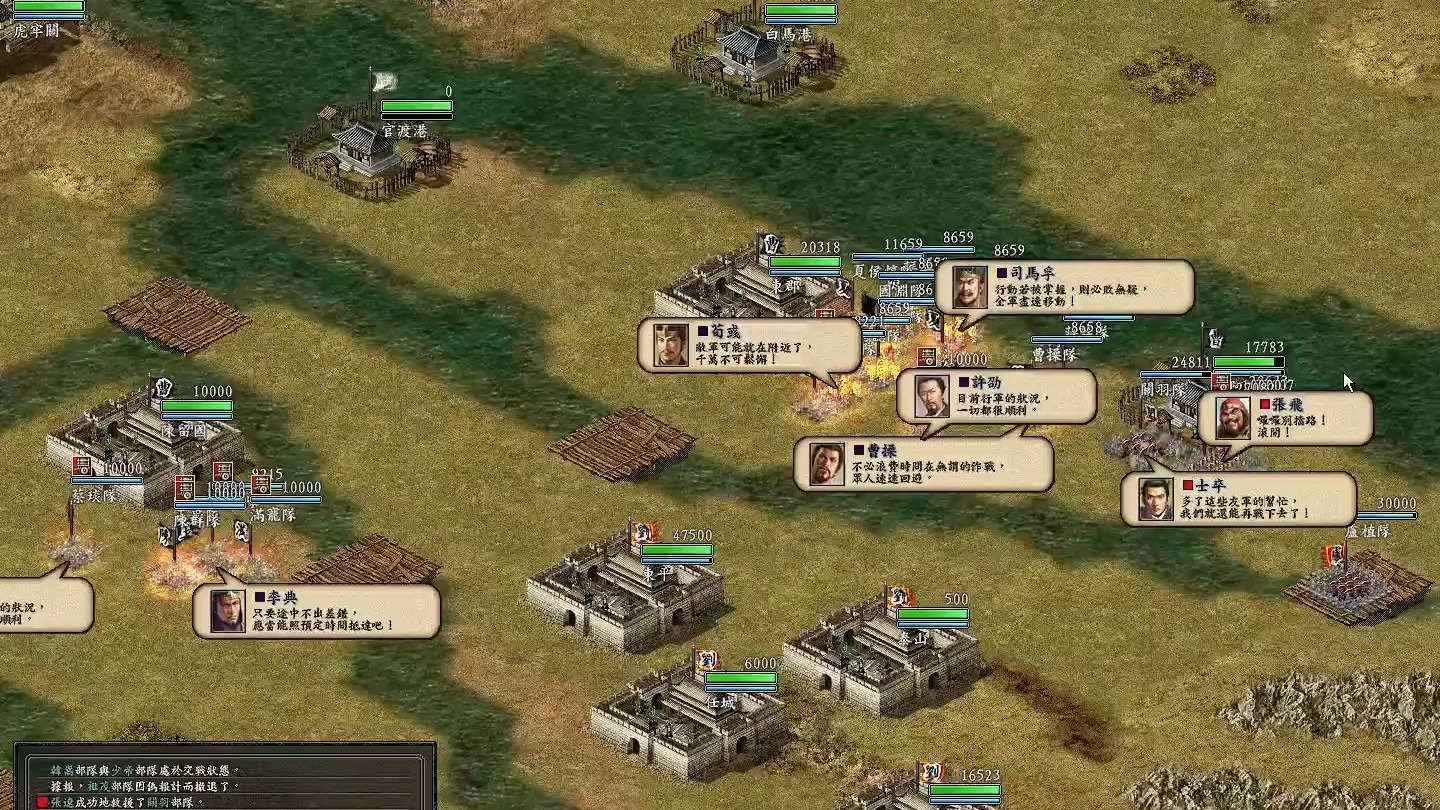Select the 泰山 city marker
The width and height of the screenshot is (1440, 810).
pos(913,636)
